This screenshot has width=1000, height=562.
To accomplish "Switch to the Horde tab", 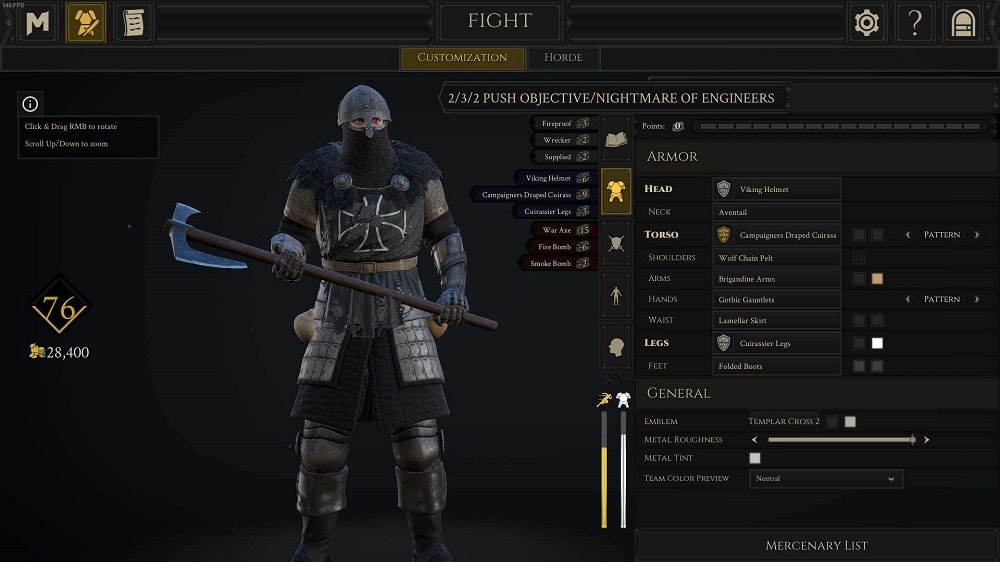I will 563,57.
